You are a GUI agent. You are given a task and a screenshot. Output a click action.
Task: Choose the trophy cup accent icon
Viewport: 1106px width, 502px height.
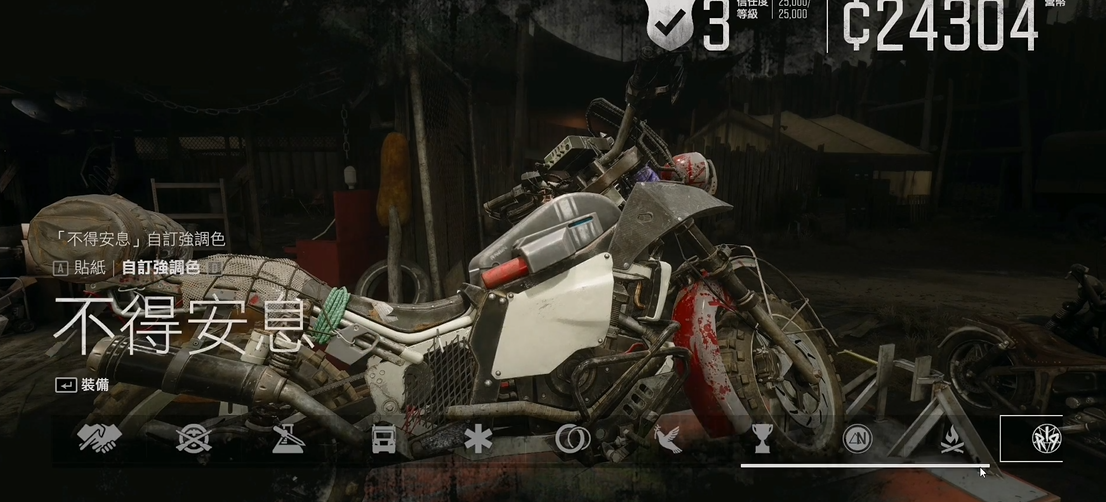[x=762, y=438]
